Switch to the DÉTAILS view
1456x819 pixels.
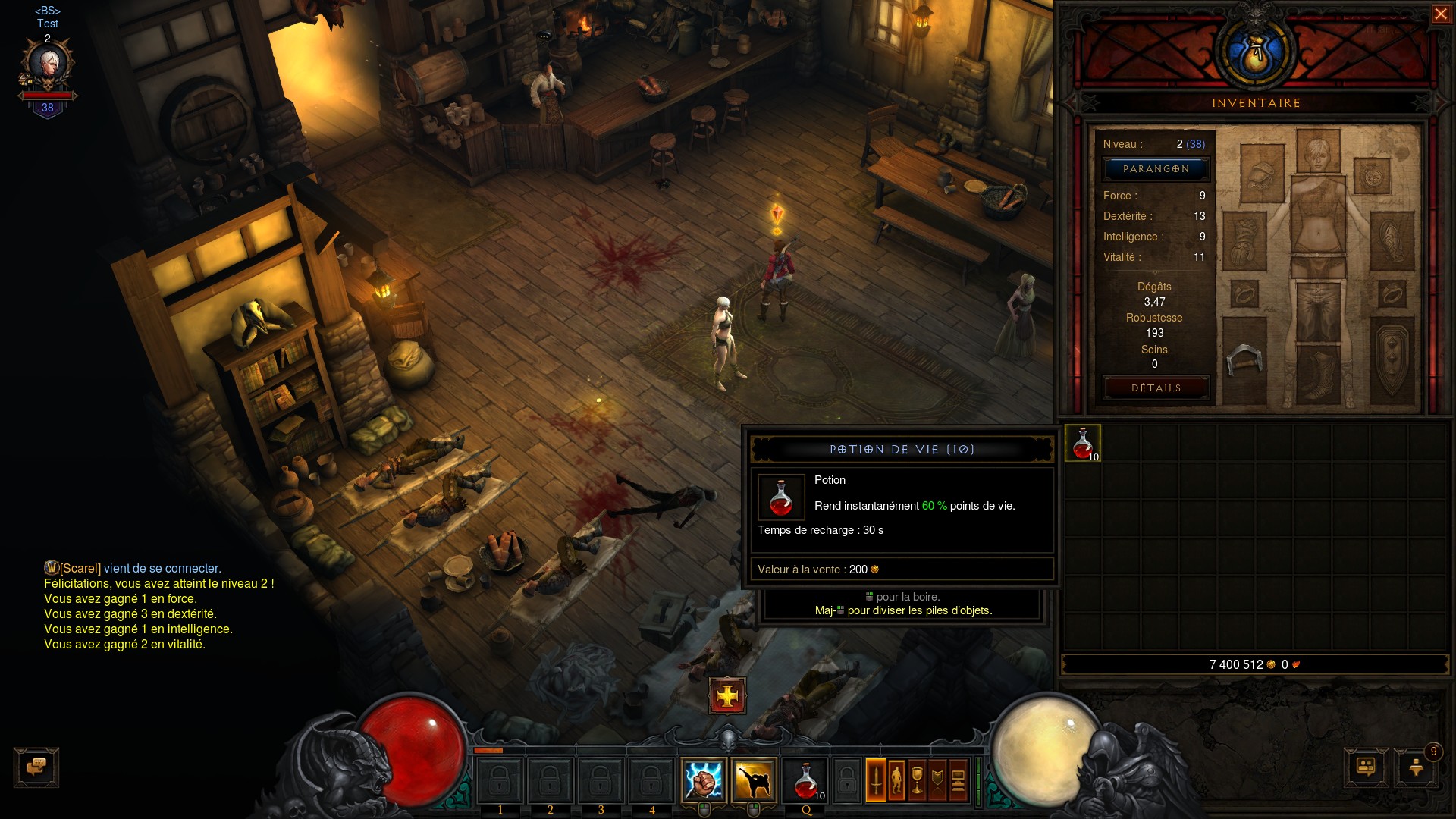[x=1156, y=388]
